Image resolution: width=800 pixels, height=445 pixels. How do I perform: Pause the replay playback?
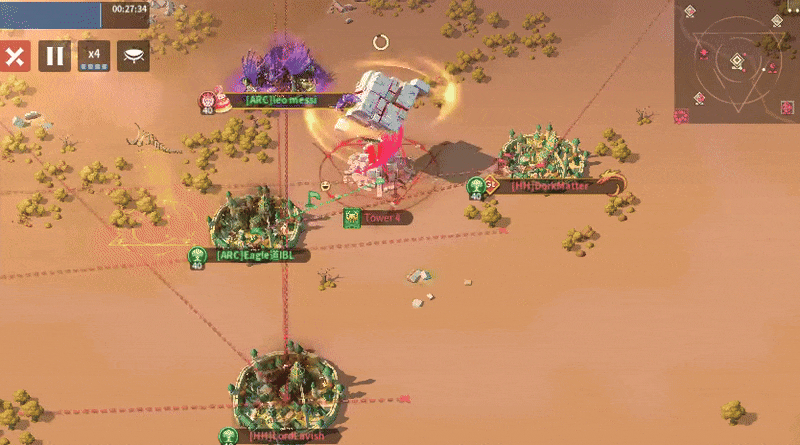[x=55, y=56]
